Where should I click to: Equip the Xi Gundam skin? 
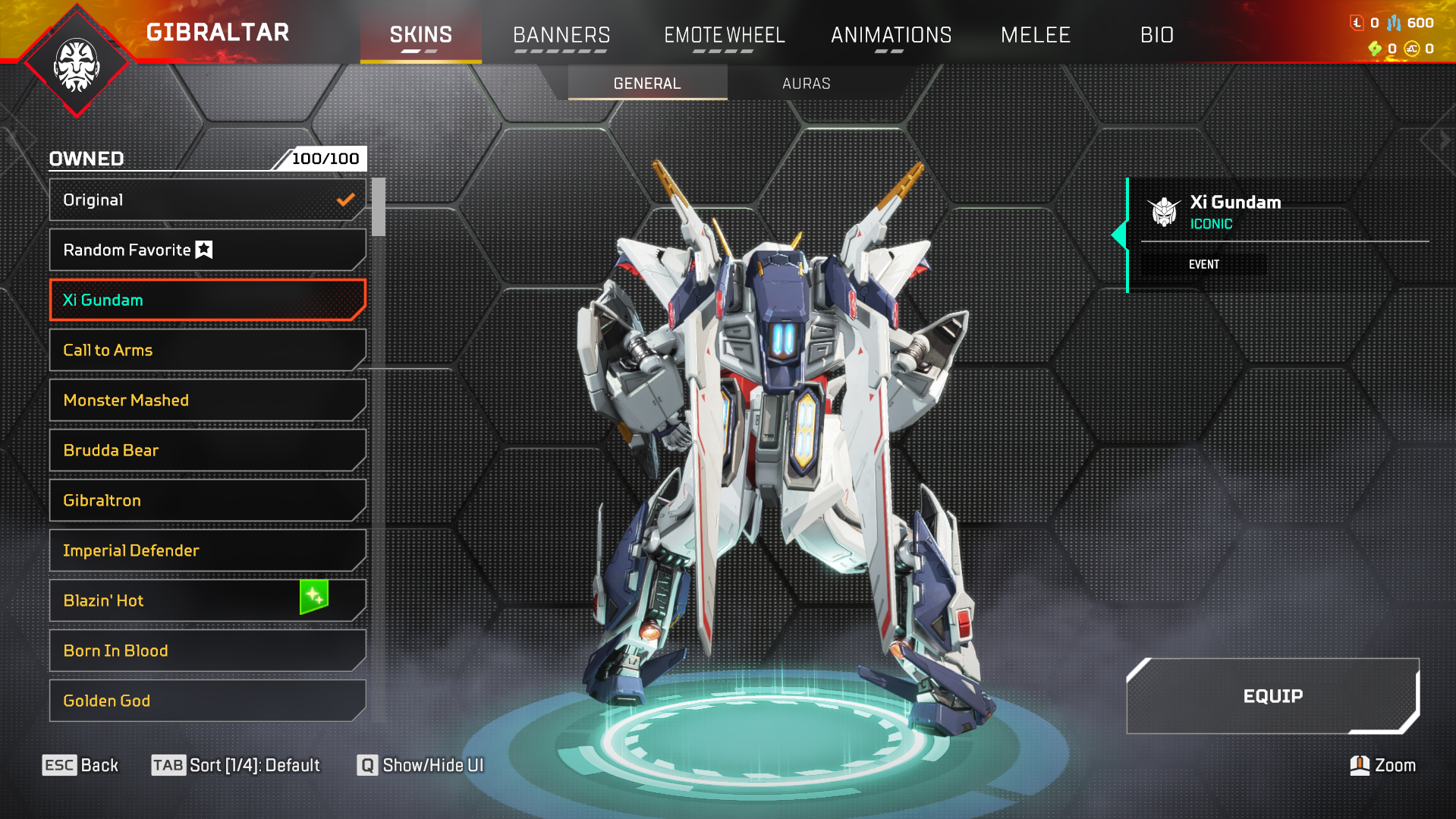1272,696
